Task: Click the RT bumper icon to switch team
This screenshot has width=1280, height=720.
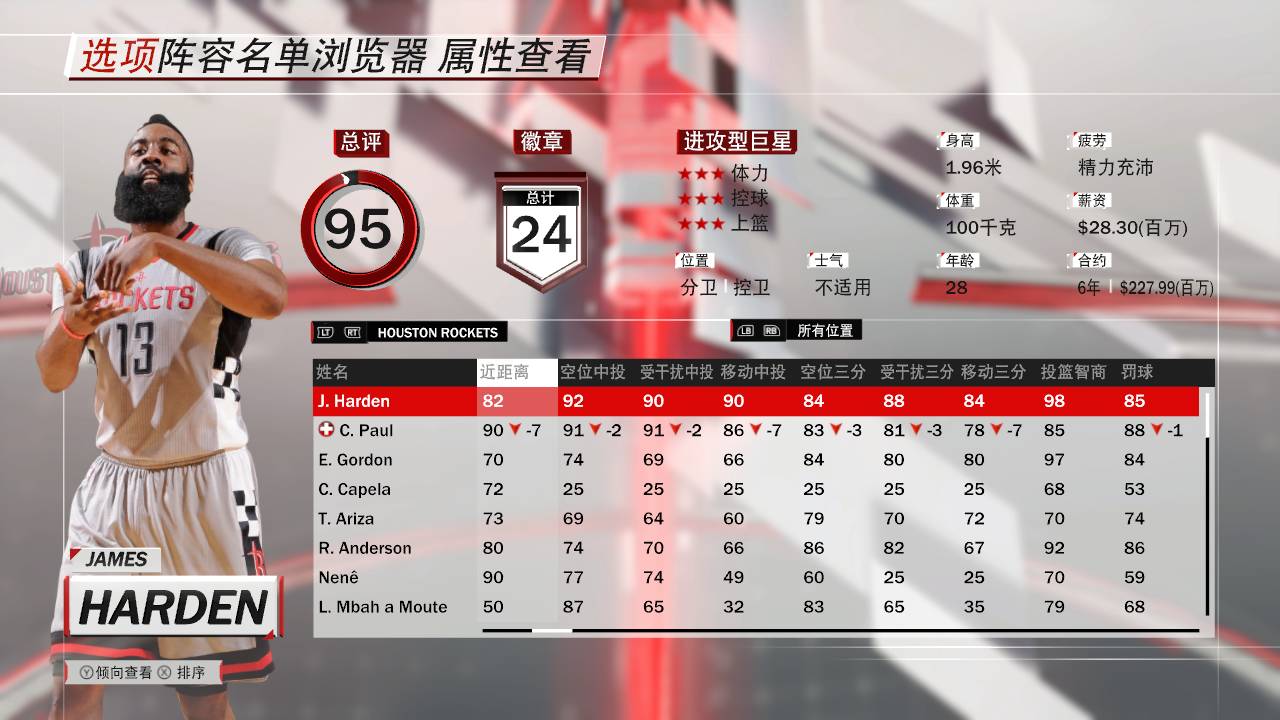Action: 351,331
